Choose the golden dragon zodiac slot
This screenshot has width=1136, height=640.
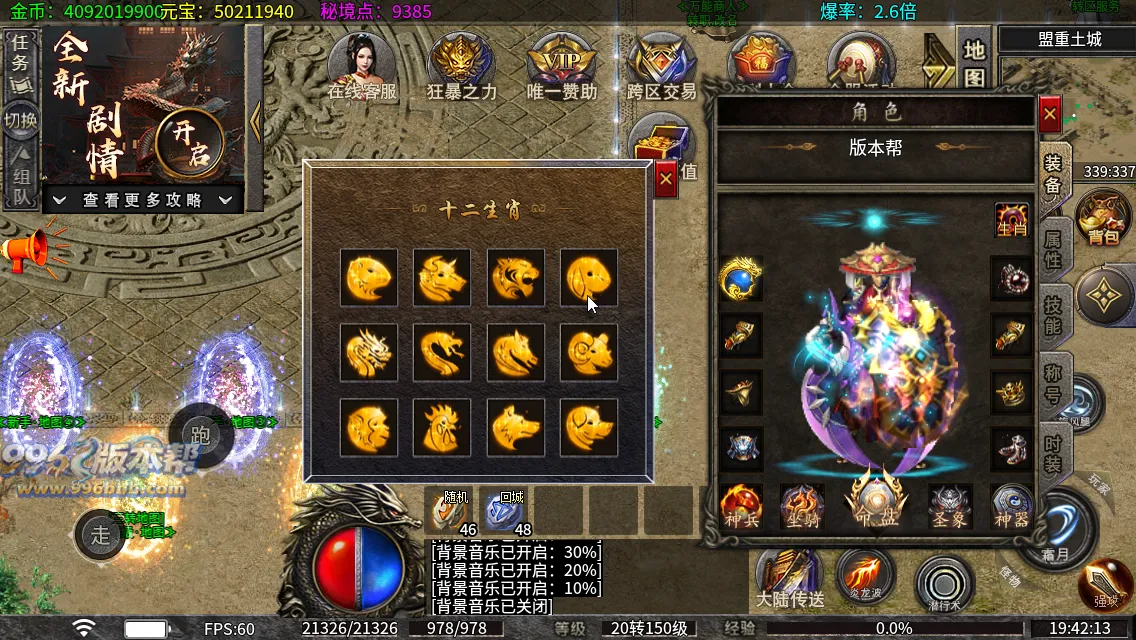(368, 352)
